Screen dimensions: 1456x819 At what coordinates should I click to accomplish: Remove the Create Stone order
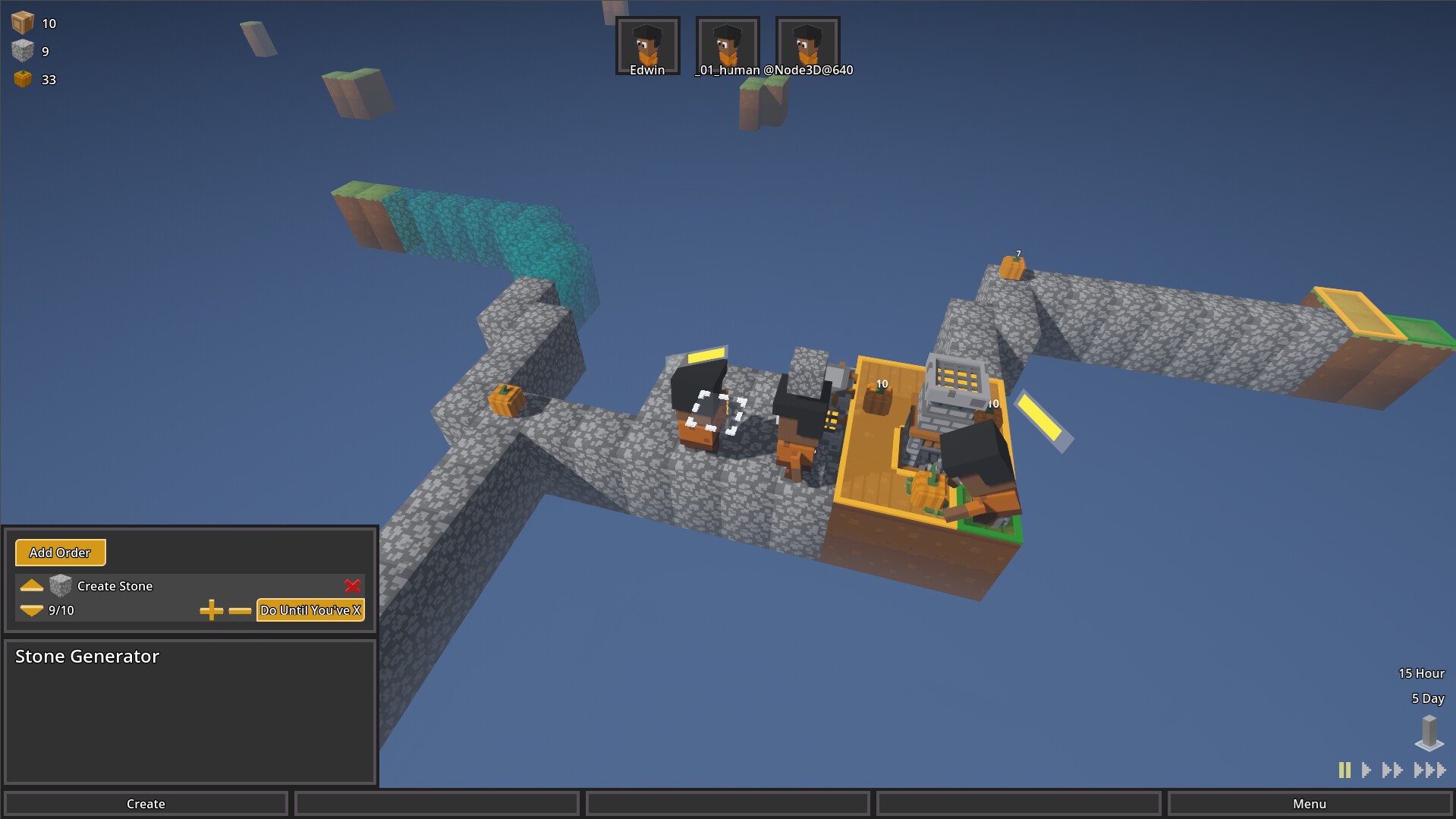pyautogui.click(x=352, y=586)
